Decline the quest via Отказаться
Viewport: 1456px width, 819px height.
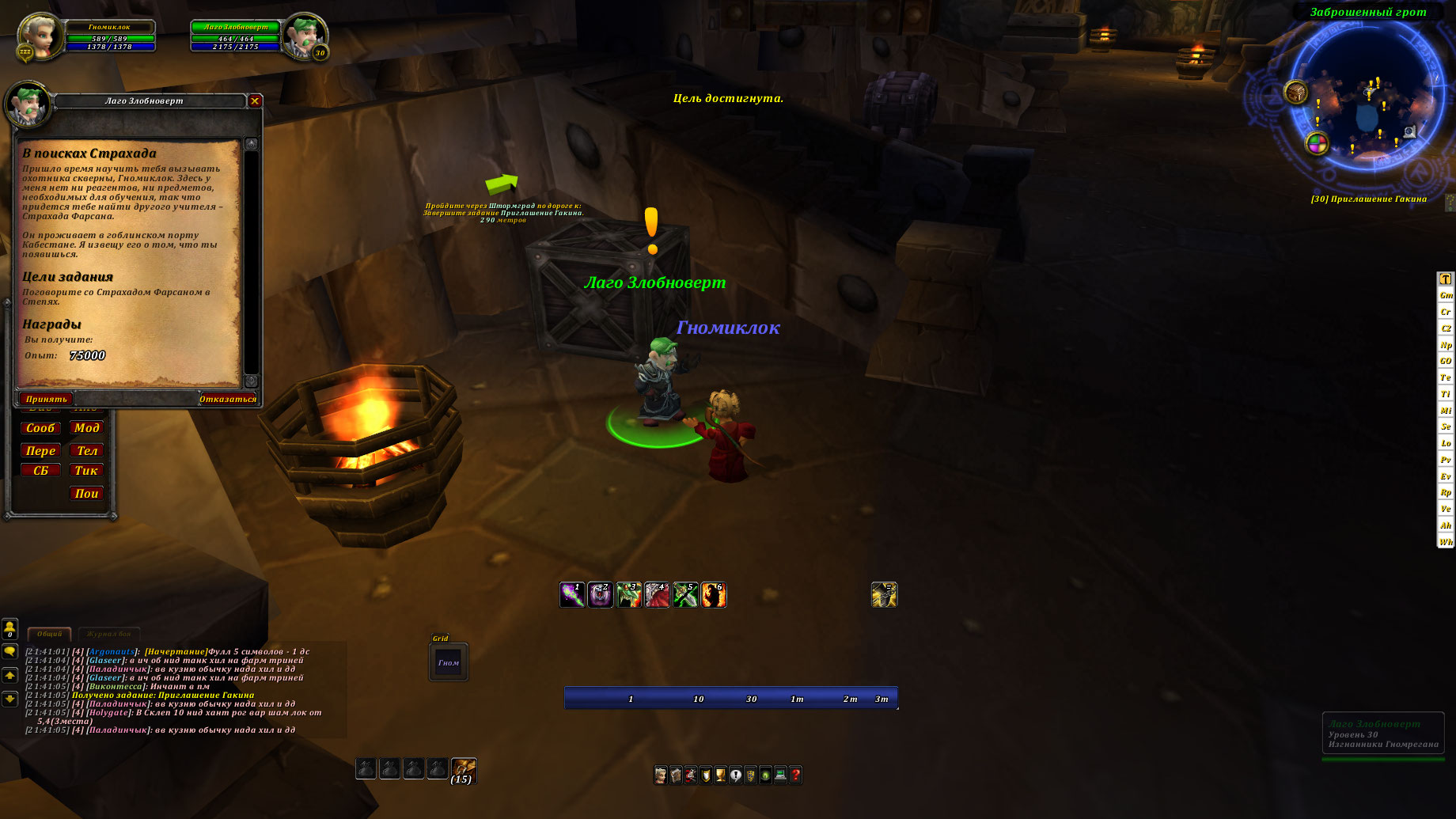coord(228,399)
